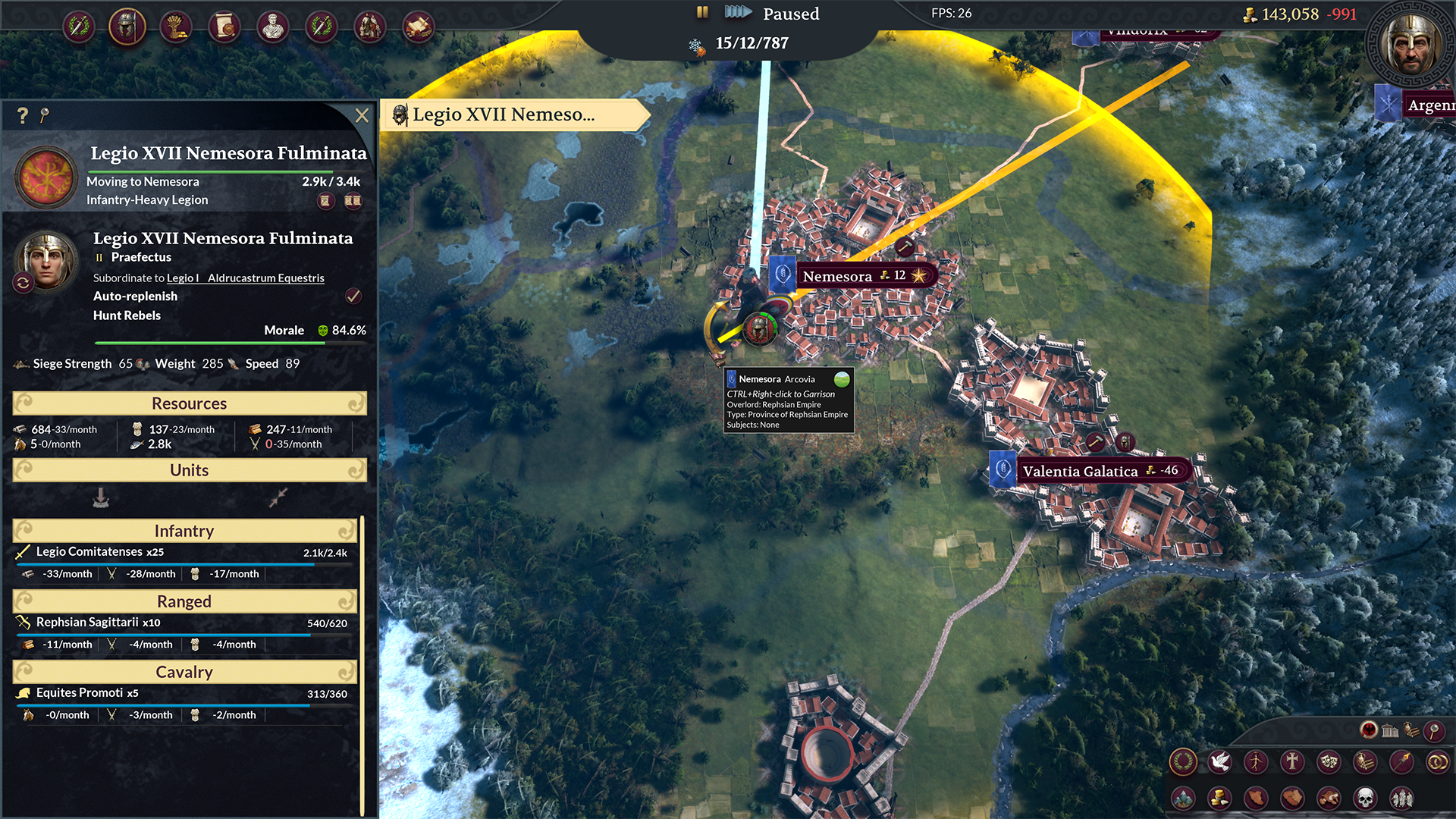Image resolution: width=1456 pixels, height=819 pixels.
Task: Select the helmet and spear military menu icon
Action: (127, 27)
